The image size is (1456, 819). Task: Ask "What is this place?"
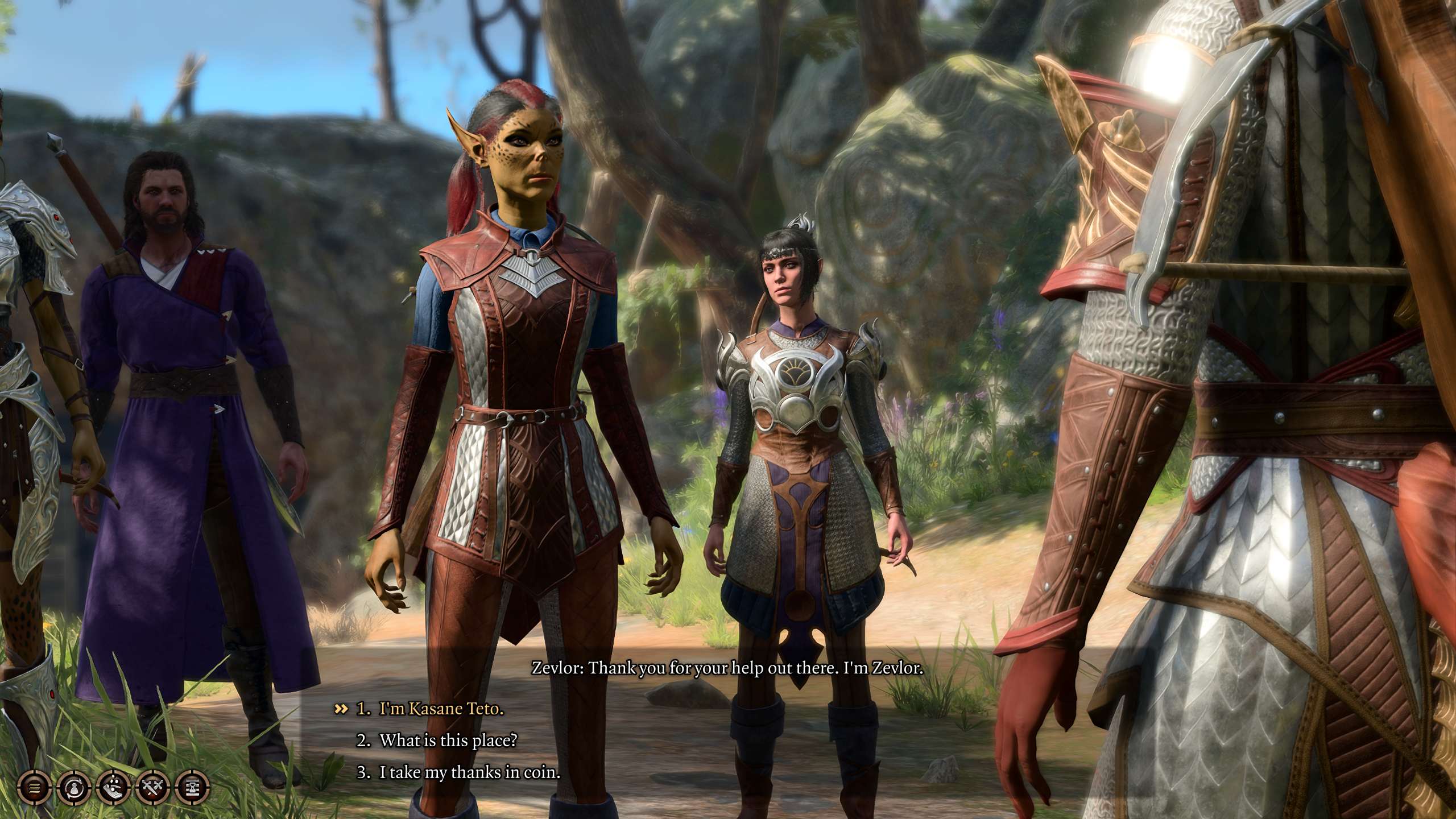[448, 741]
